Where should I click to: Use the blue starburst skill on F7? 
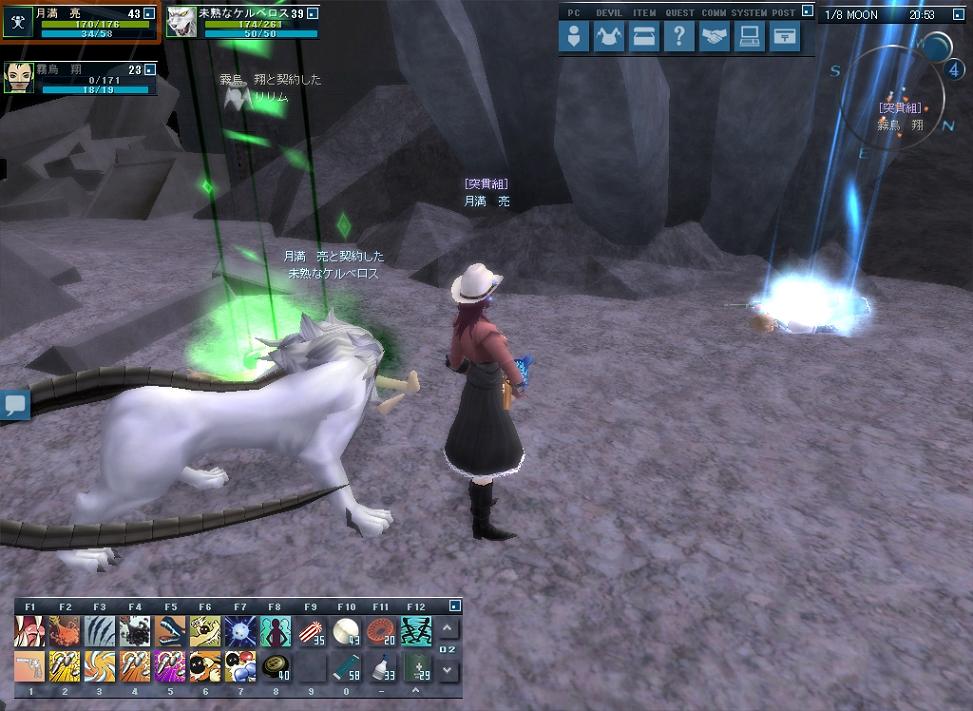click(x=240, y=631)
